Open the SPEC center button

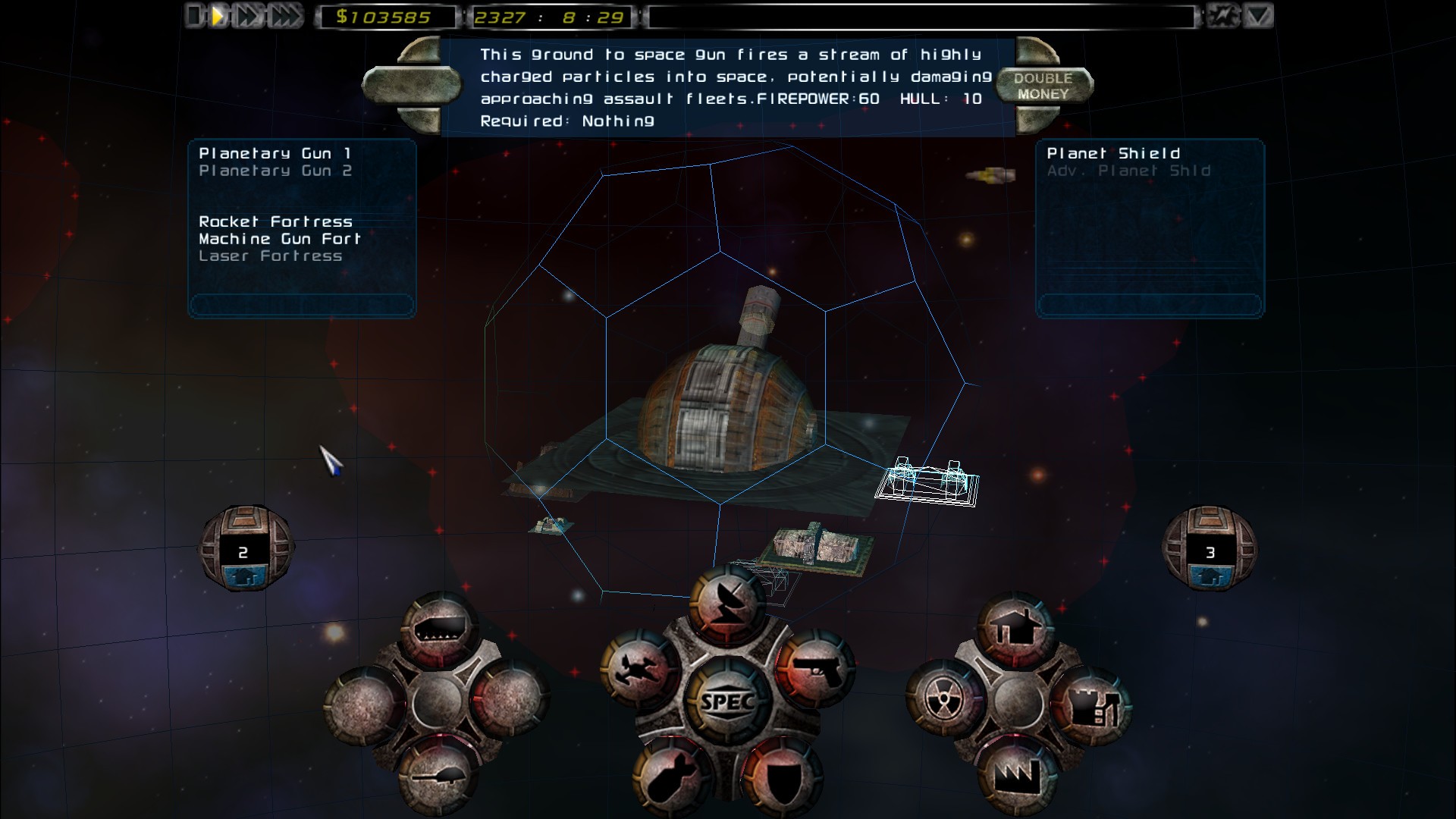727,701
